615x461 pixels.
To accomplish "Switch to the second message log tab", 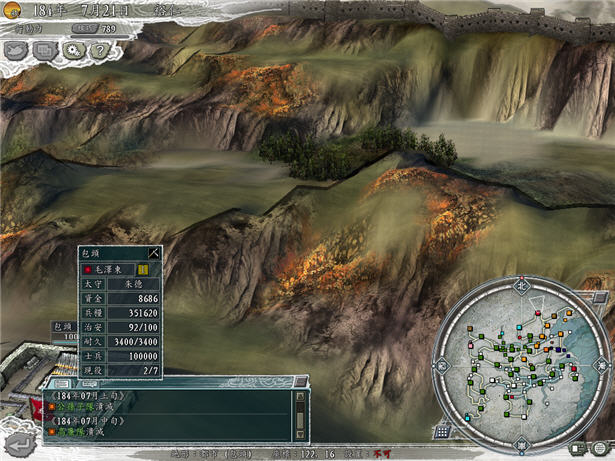I will (x=87, y=383).
